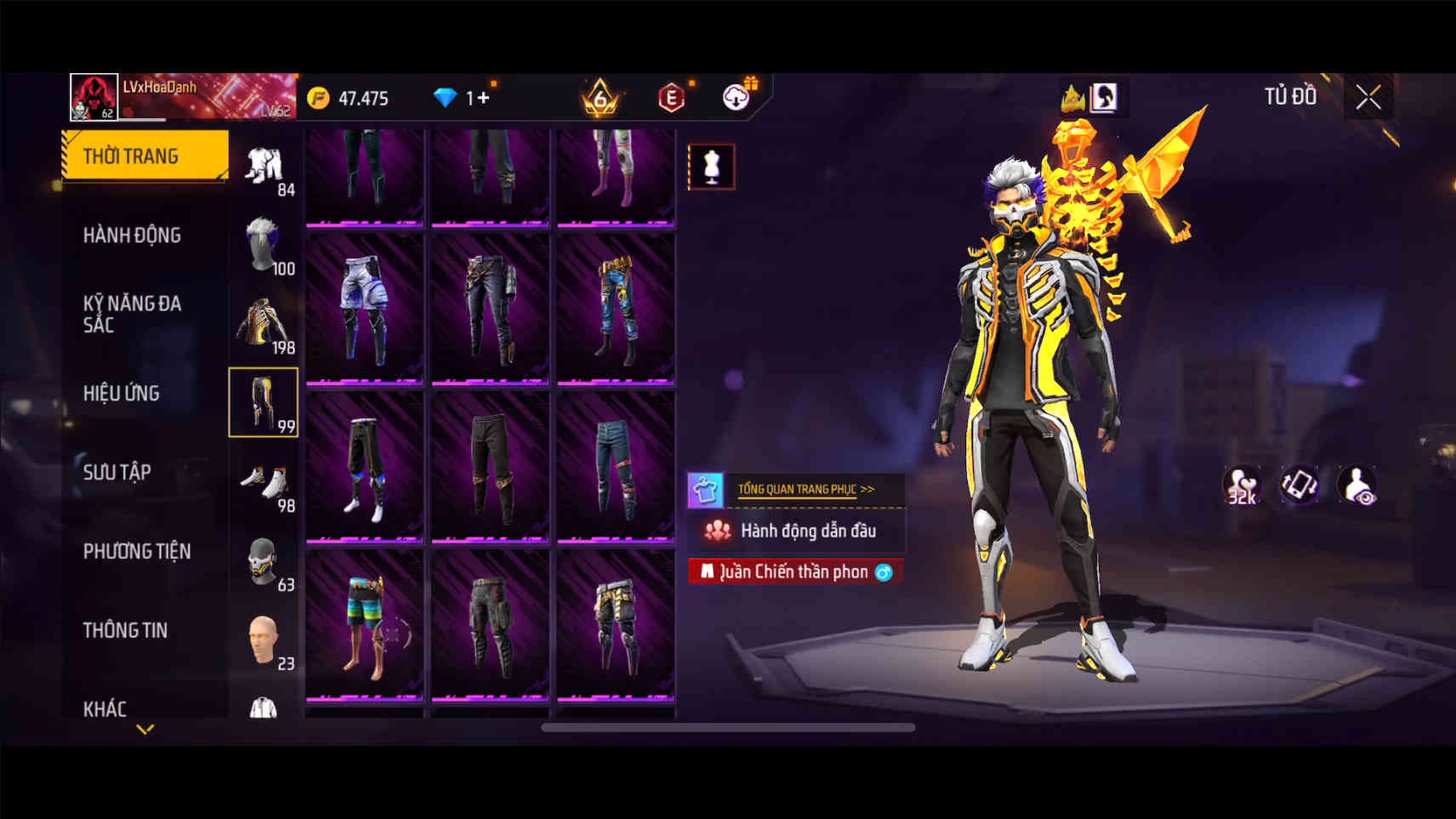Open the player profile avatar LVxHoaDanh
Screen dimensions: 1456x819
pos(94,97)
